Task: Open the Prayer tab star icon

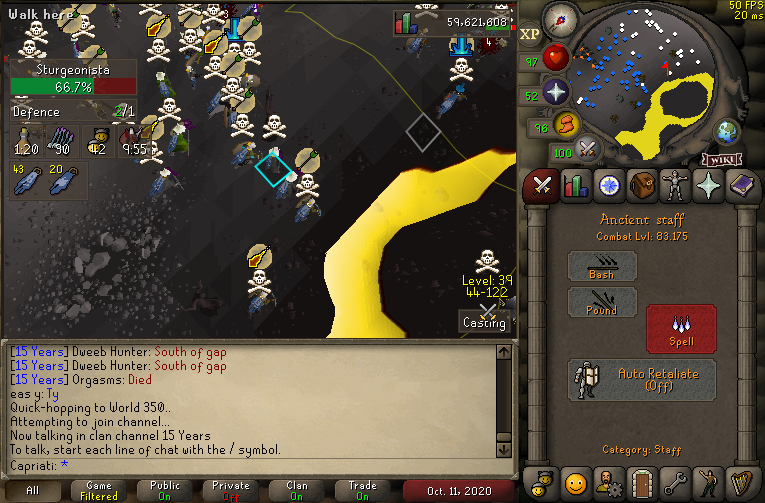Action: pyautogui.click(x=709, y=186)
